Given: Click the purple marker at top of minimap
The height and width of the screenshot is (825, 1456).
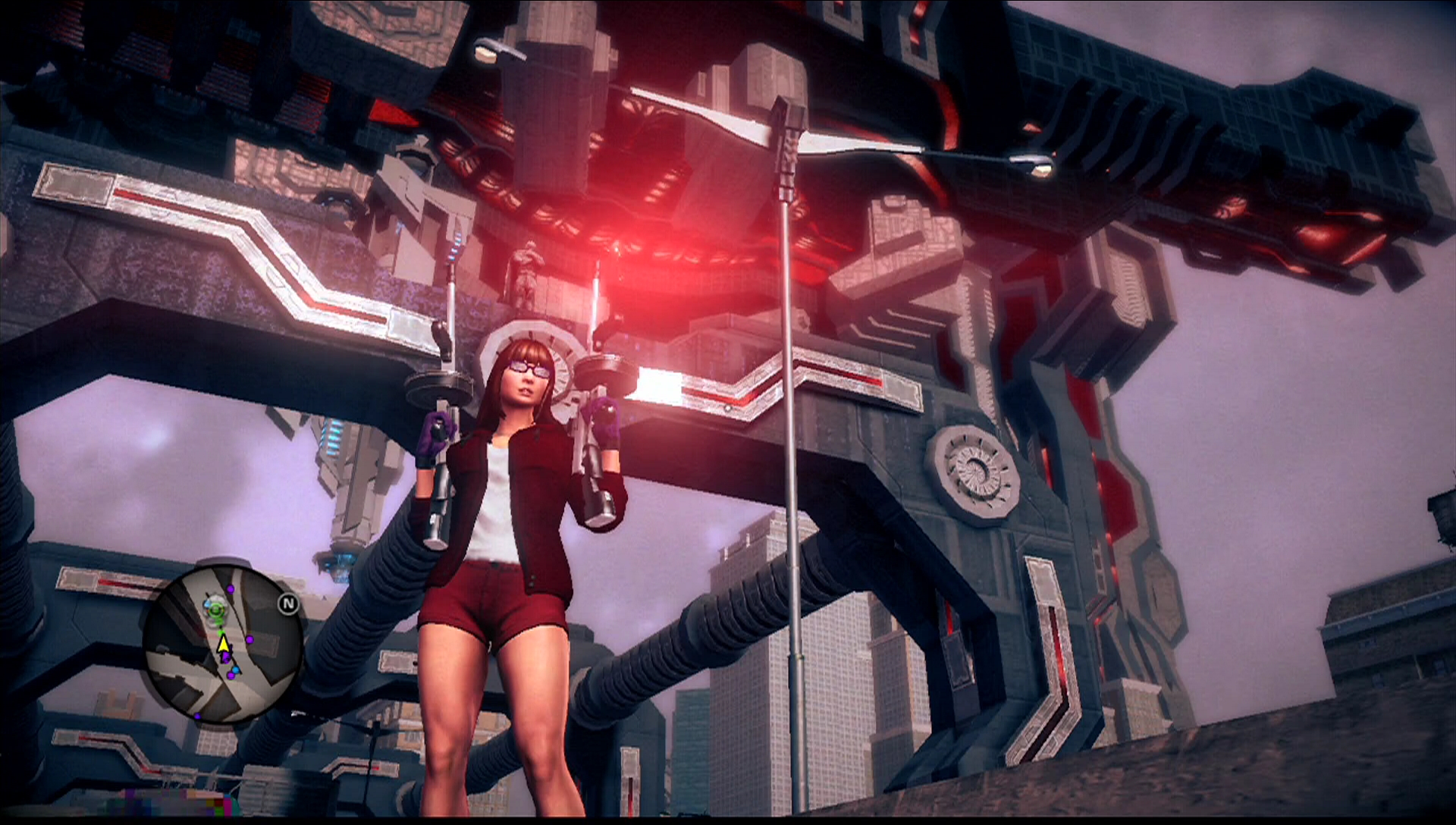Looking at the screenshot, I should (231, 589).
